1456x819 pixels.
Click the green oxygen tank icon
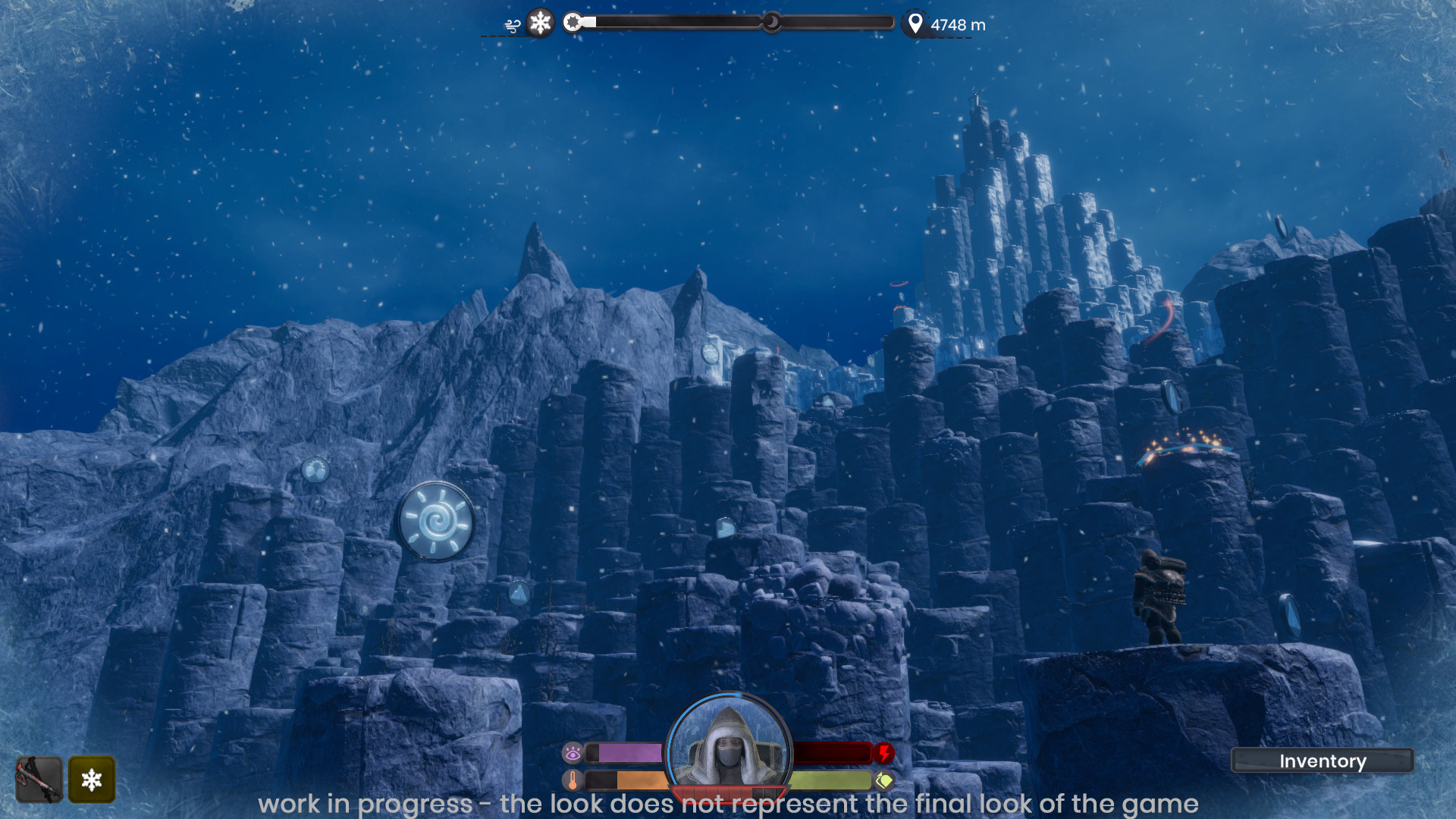coord(884,780)
